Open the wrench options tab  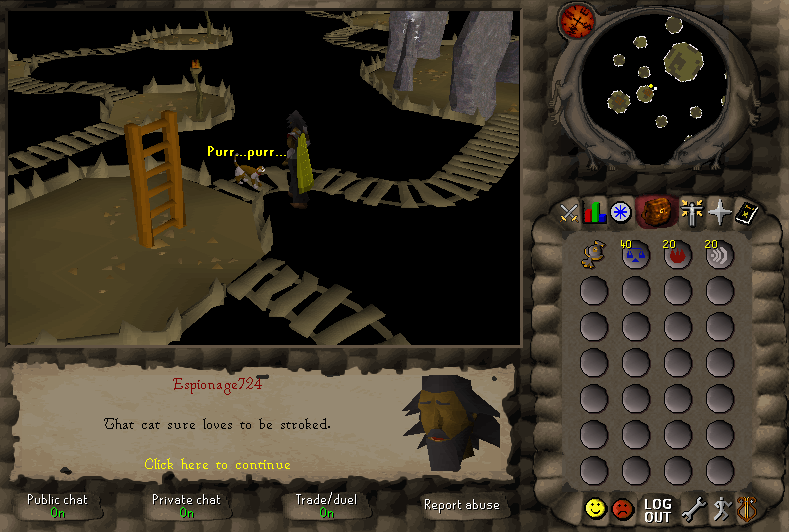(692, 509)
